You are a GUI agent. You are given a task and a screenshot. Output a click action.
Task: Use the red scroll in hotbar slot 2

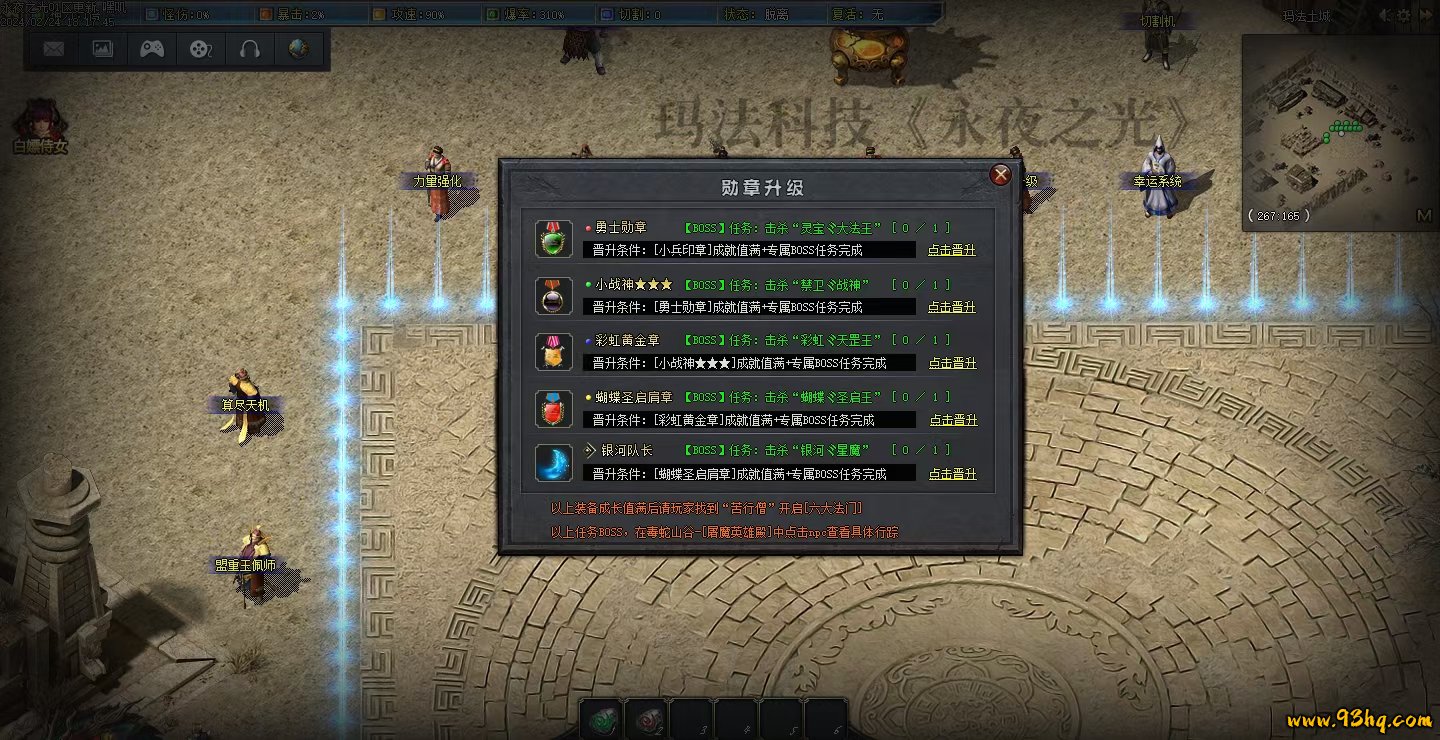click(x=647, y=720)
